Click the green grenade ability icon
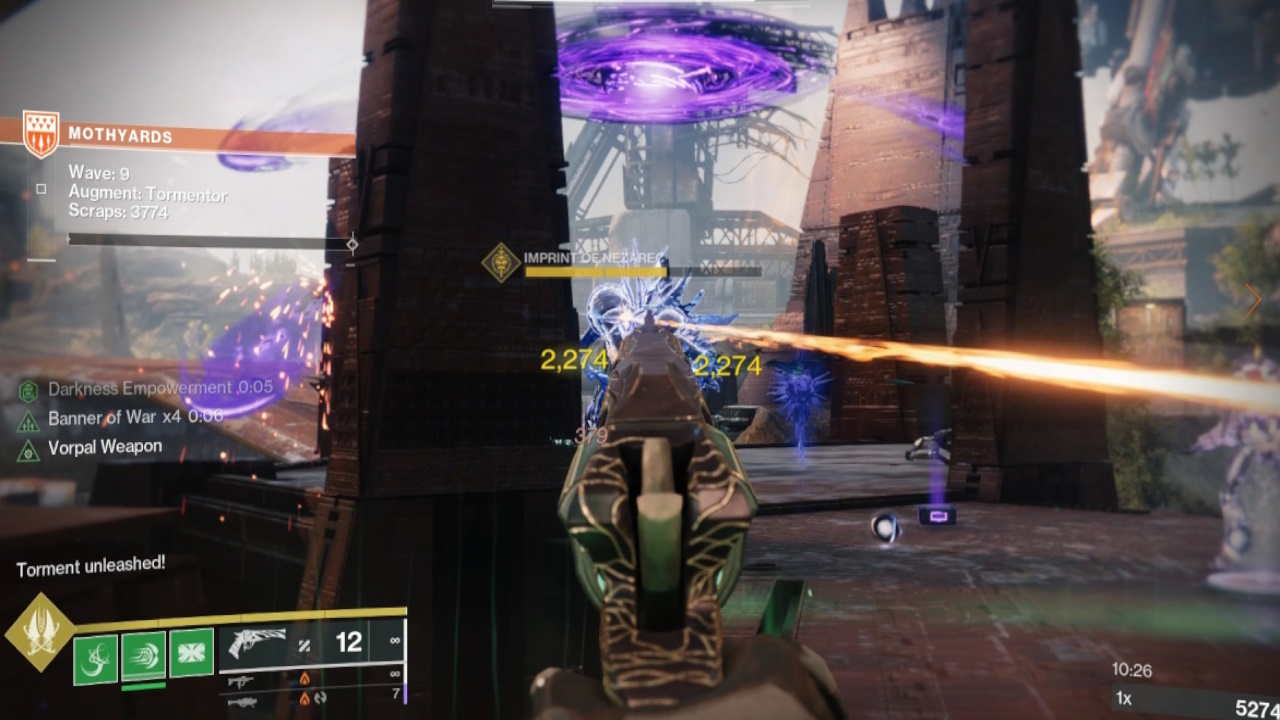The width and height of the screenshot is (1280, 720). [94, 652]
